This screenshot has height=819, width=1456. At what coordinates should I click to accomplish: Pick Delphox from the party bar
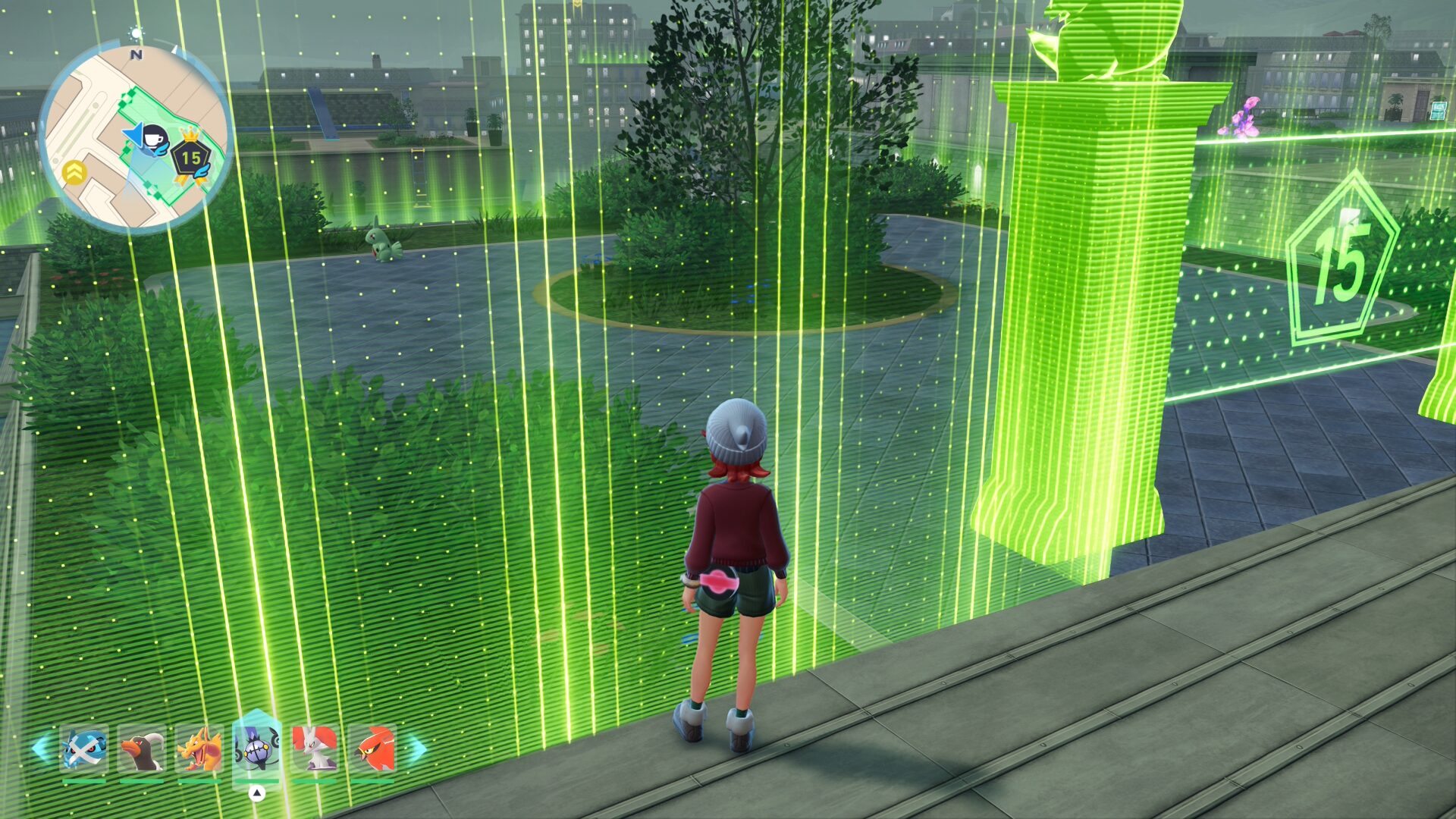click(x=315, y=749)
